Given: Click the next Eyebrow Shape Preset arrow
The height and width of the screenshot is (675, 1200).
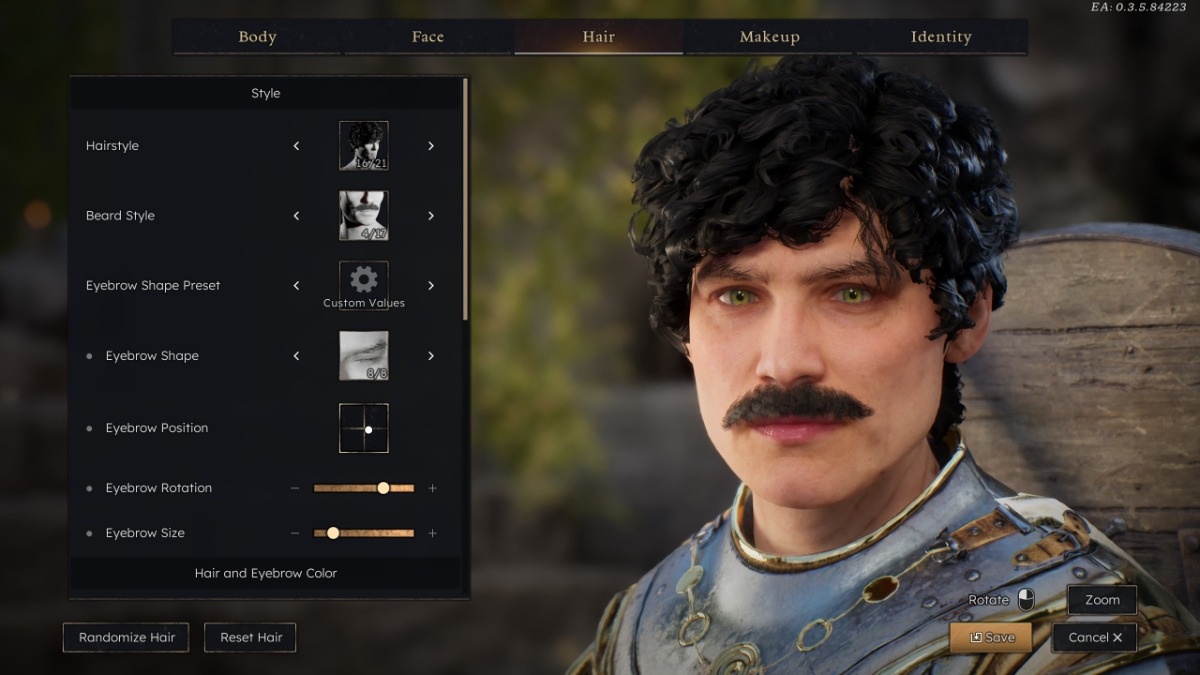Looking at the screenshot, I should [431, 286].
